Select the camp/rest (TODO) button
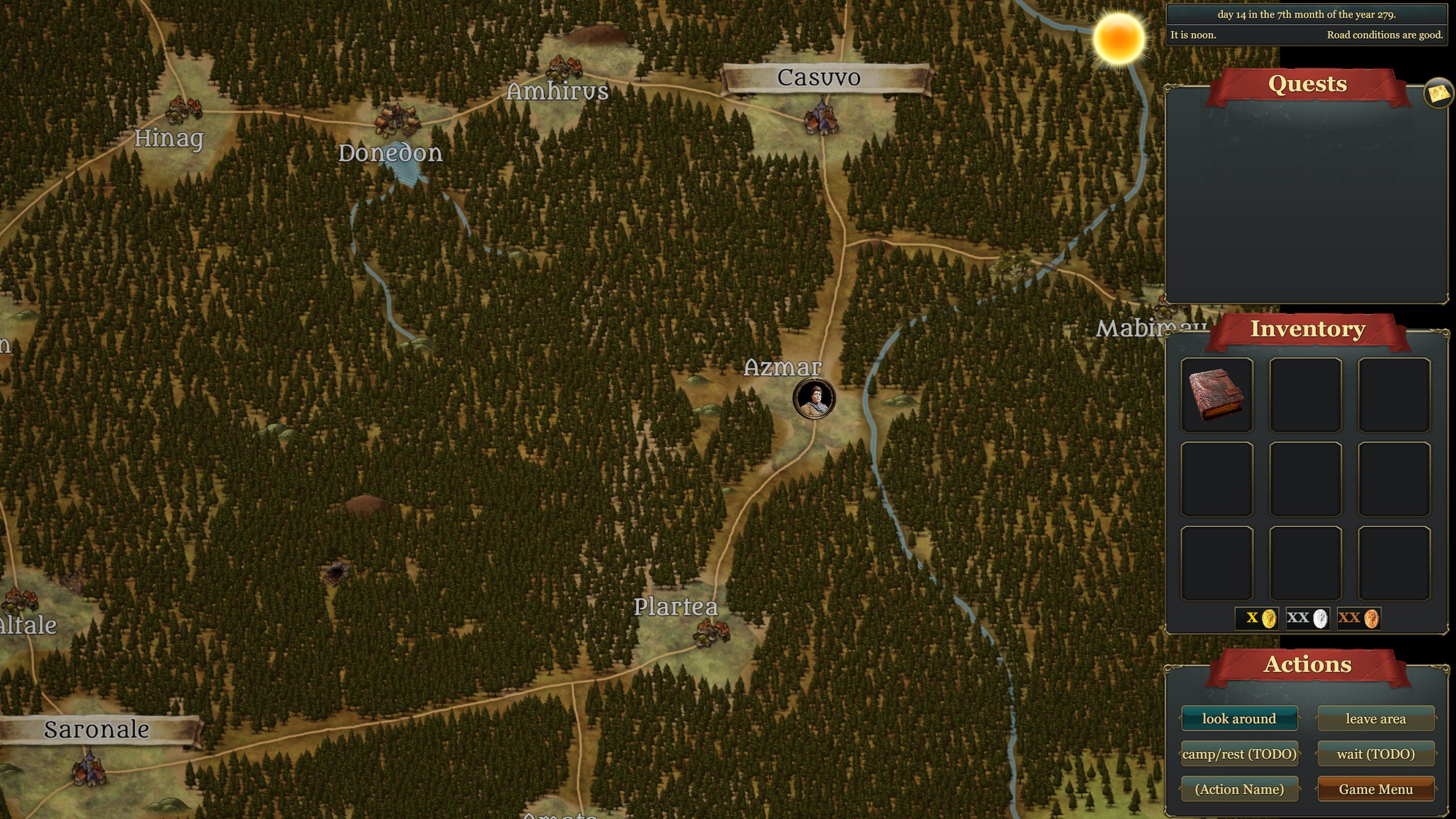This screenshot has width=1456, height=819. coord(1239,754)
